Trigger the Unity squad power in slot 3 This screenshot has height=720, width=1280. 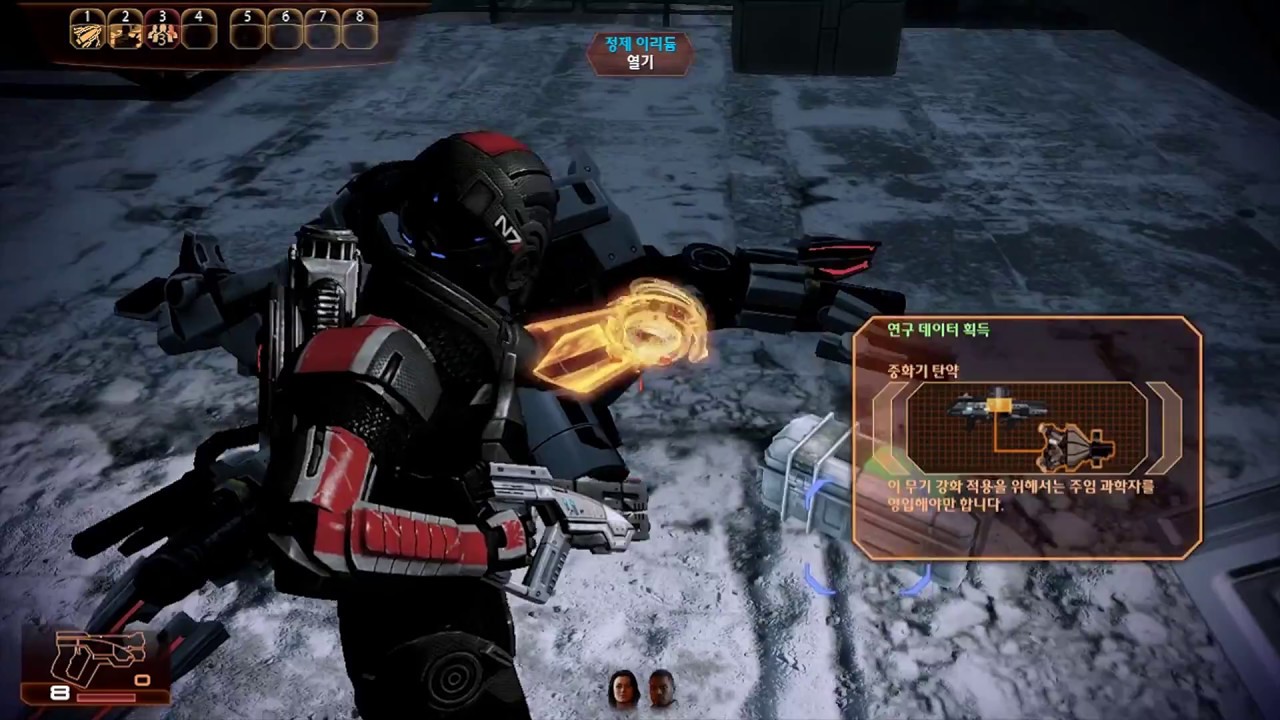(162, 35)
